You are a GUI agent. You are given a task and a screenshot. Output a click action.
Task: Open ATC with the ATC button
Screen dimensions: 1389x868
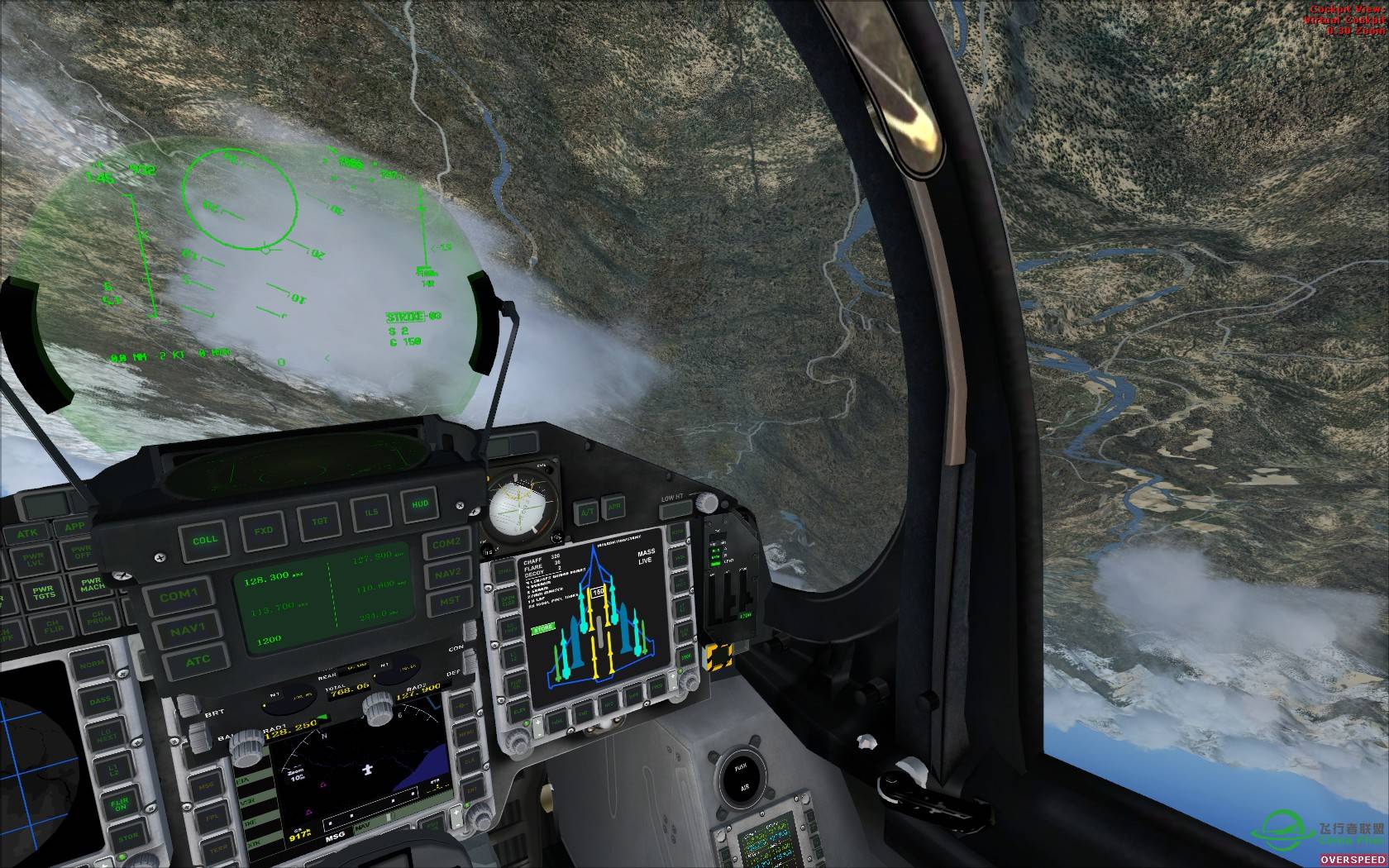click(198, 661)
